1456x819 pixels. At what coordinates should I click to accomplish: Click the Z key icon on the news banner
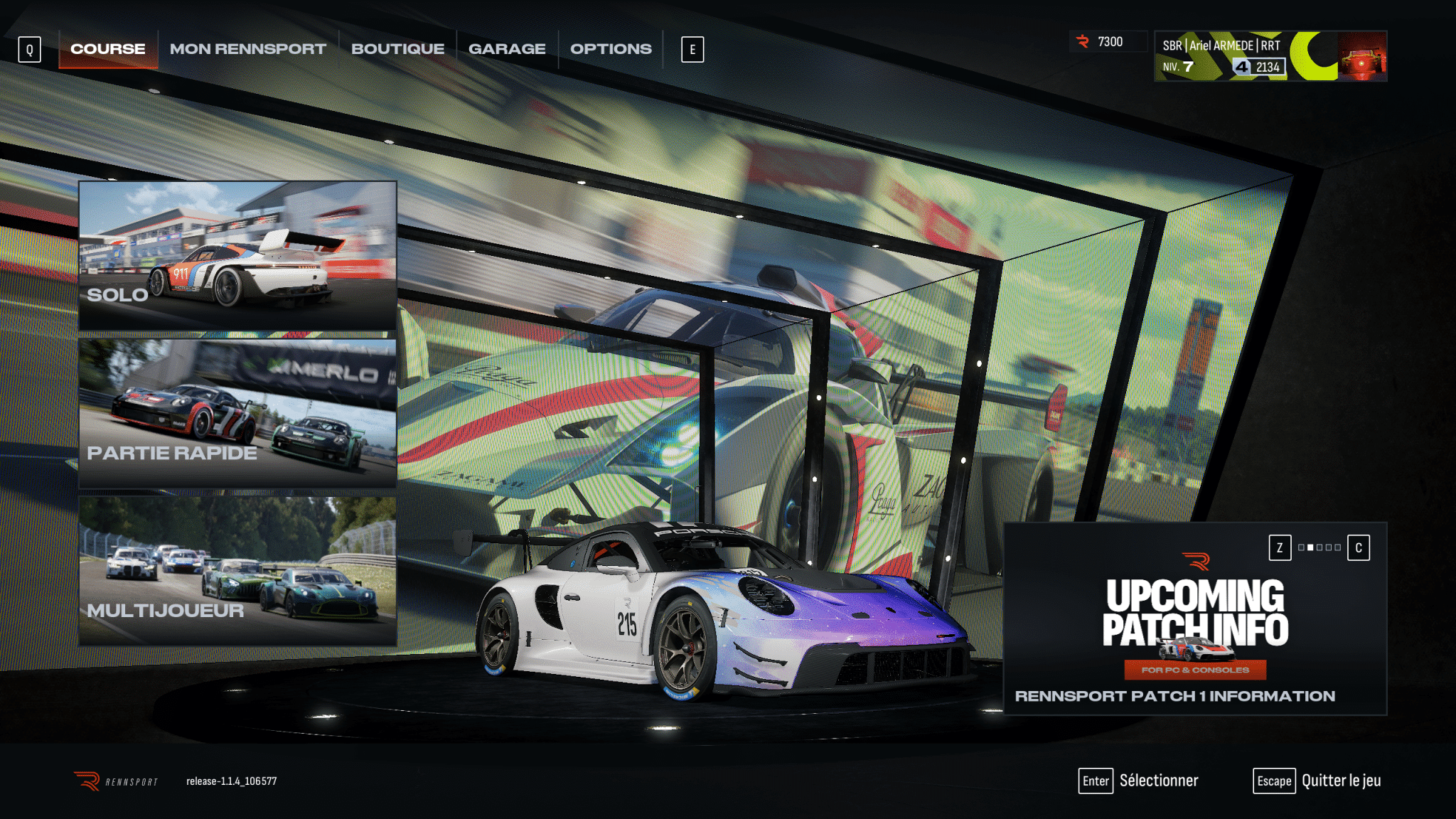click(1280, 548)
